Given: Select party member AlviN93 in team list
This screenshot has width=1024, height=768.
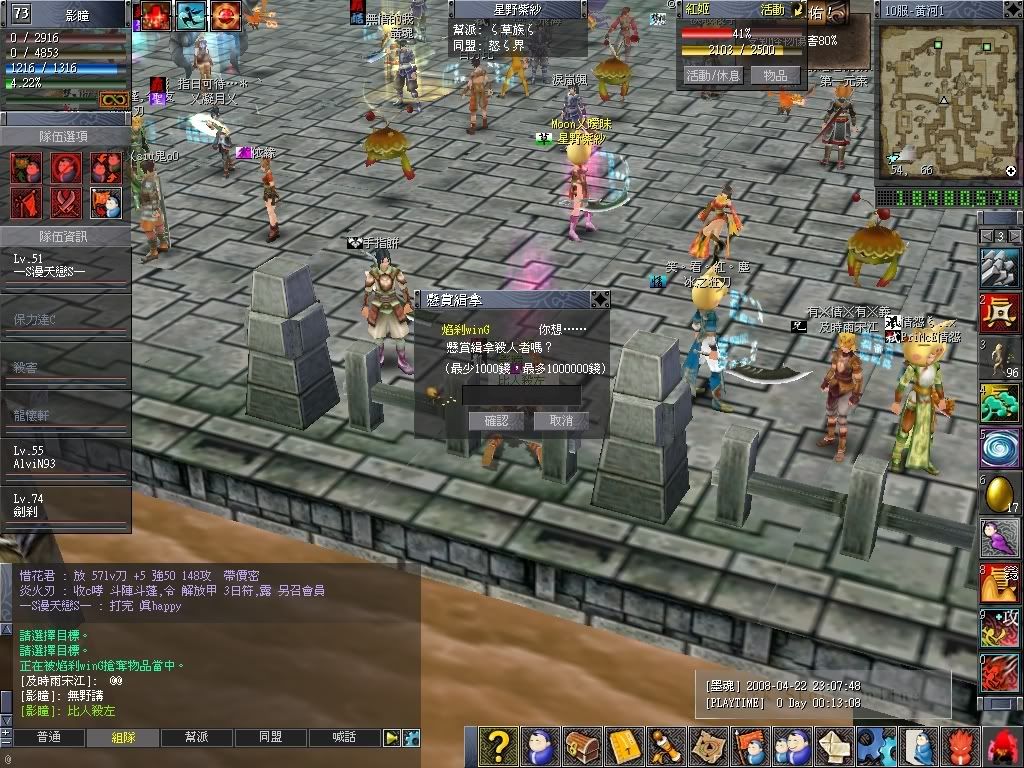Looking at the screenshot, I should point(65,458).
